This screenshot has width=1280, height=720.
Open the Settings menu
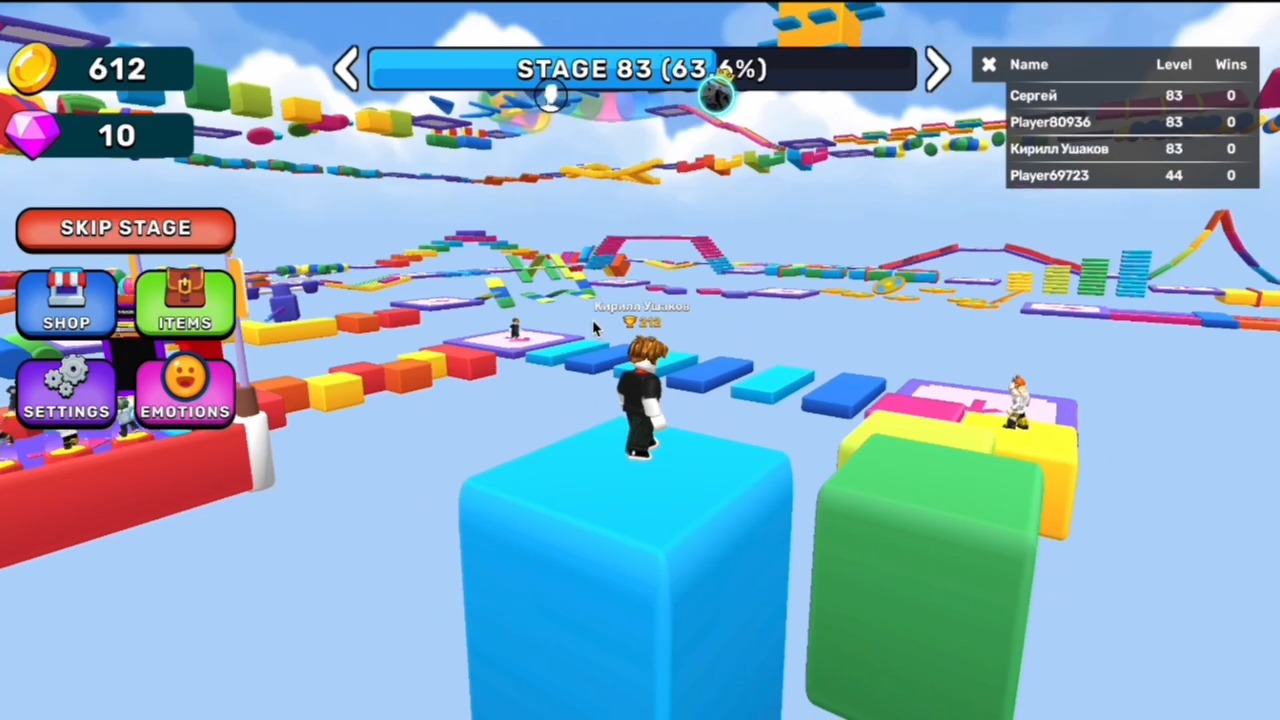66,390
